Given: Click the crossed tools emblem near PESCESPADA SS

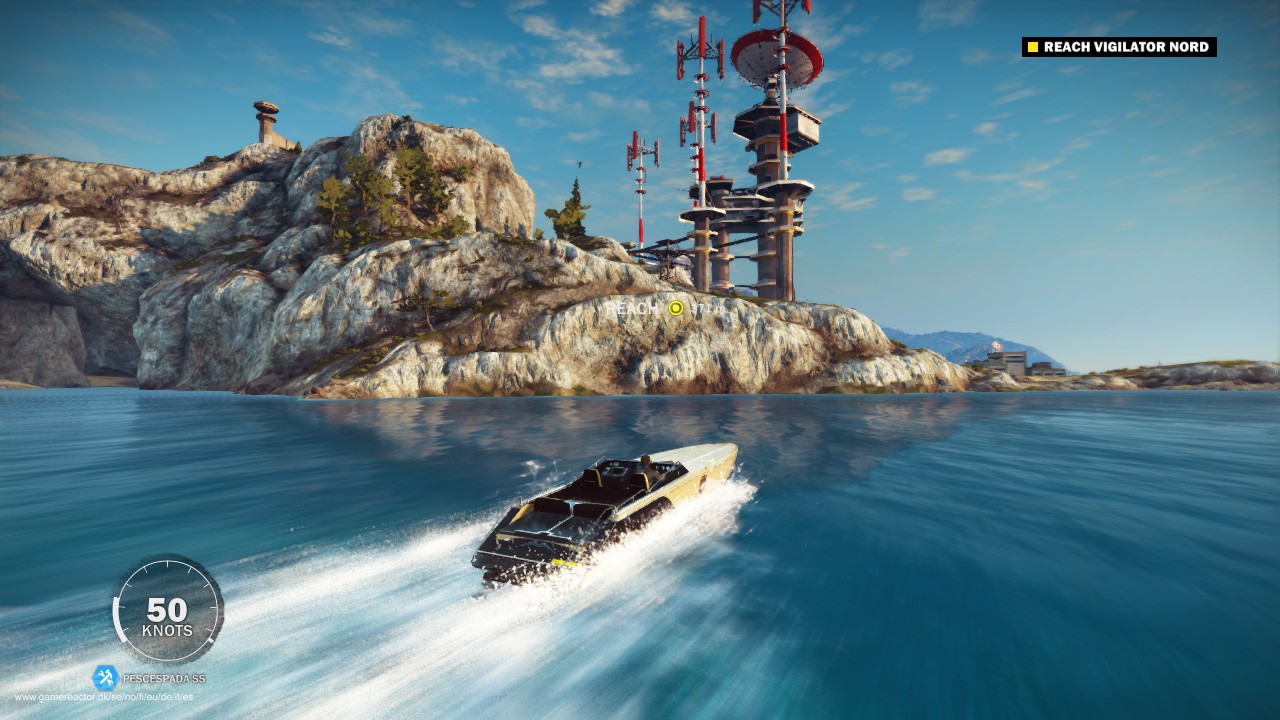Looking at the screenshot, I should (103, 679).
